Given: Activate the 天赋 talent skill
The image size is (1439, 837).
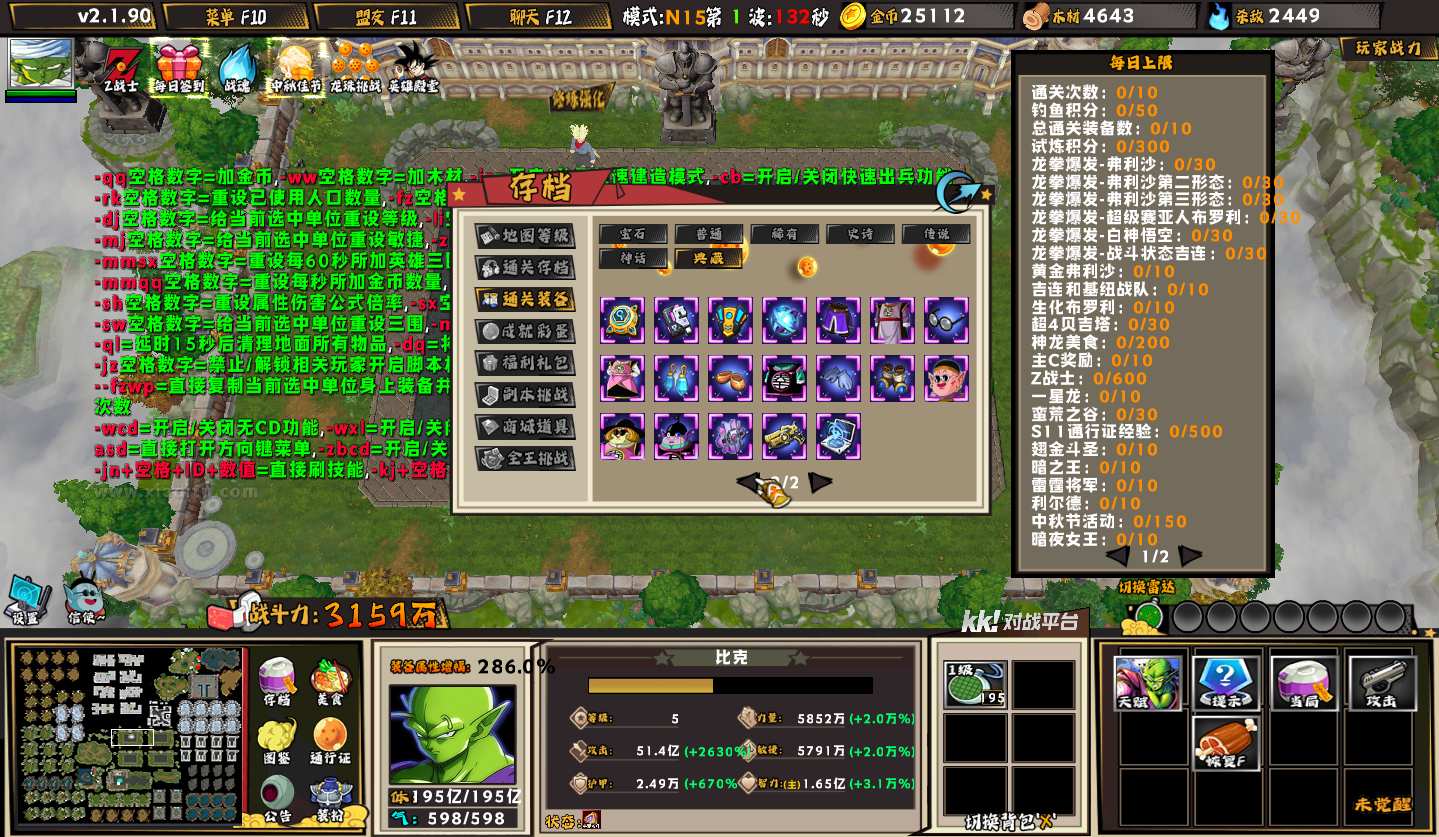Looking at the screenshot, I should pos(1147,683).
